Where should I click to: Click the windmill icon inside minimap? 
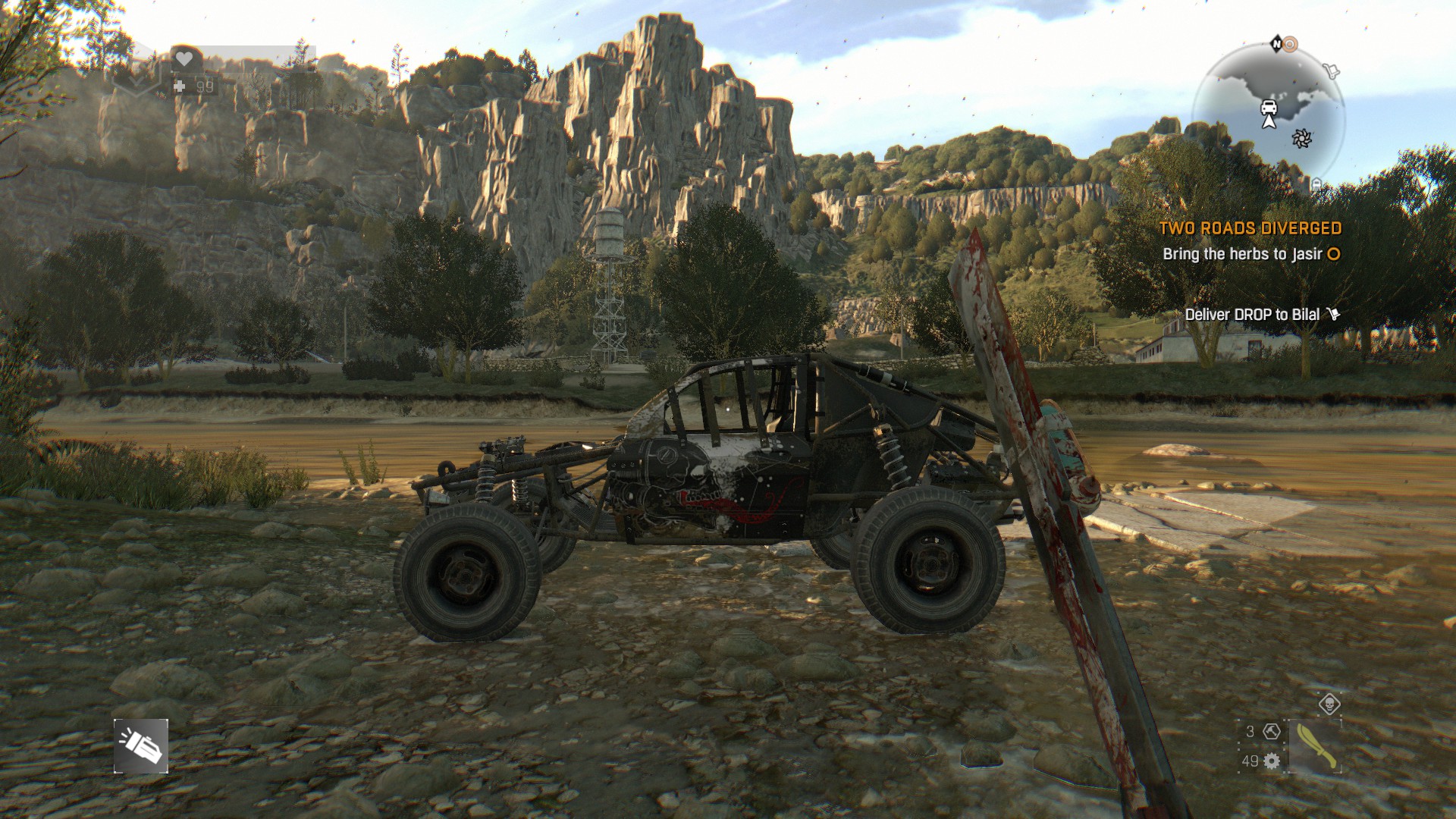tap(1302, 139)
